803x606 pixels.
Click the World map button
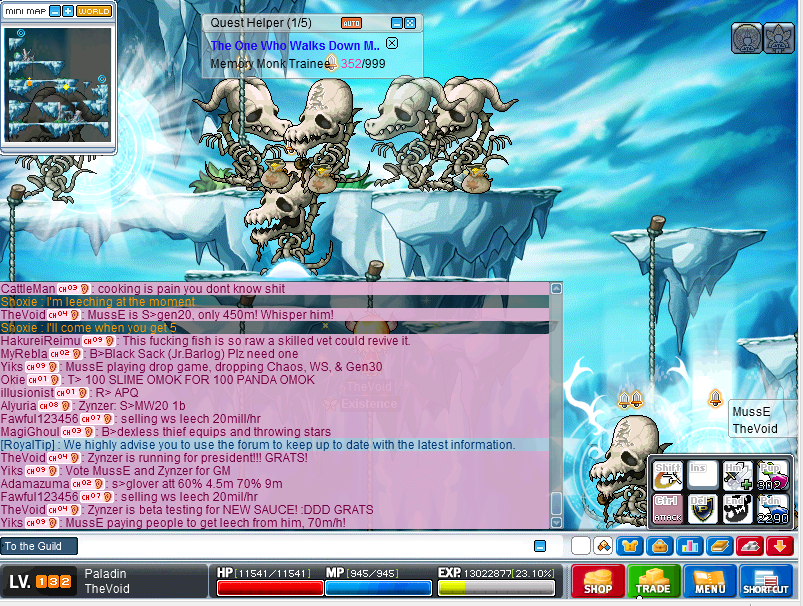click(94, 11)
